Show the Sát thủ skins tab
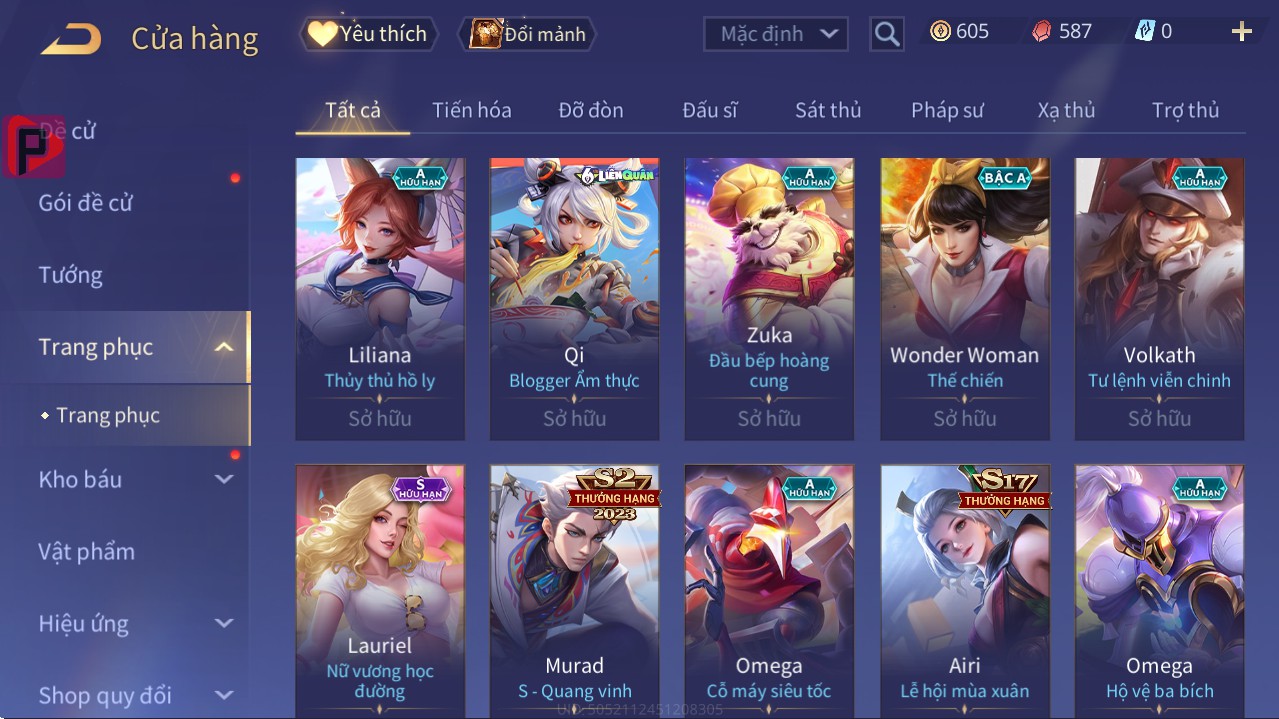Viewport: 1279px width, 719px height. coord(828,110)
